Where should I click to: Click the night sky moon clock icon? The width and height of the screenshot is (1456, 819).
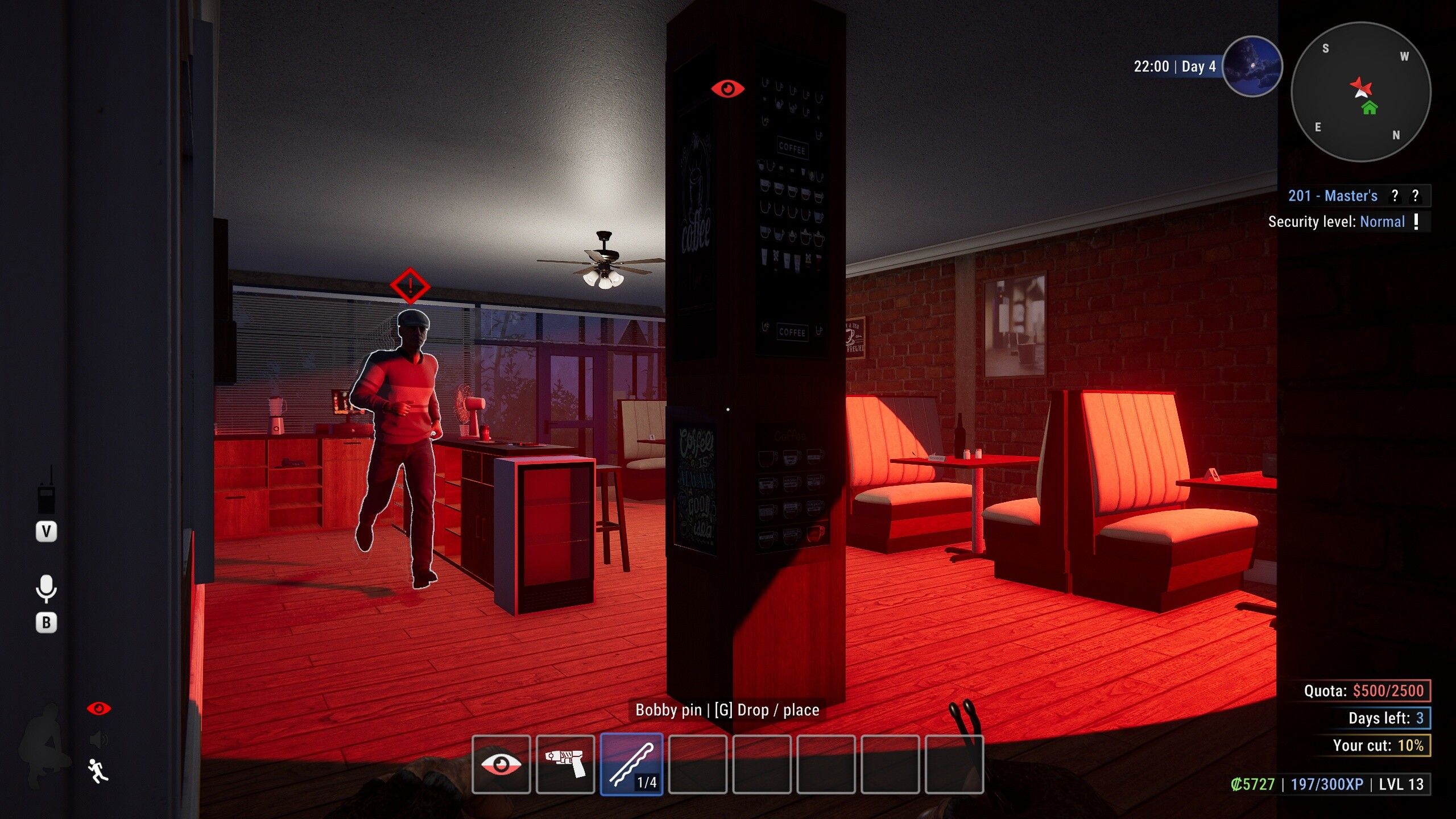pyautogui.click(x=1252, y=67)
